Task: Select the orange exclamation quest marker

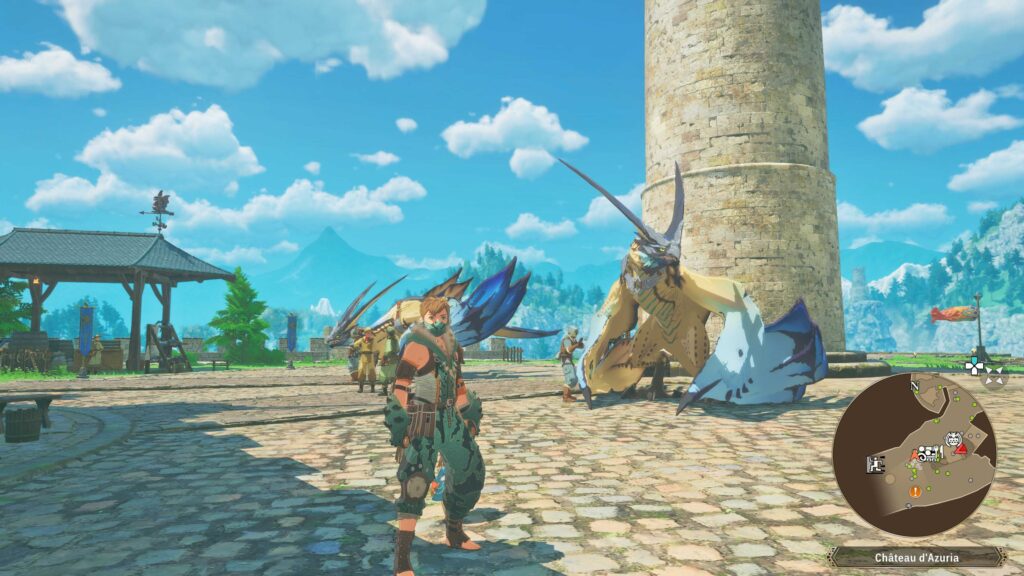Action: coord(914,491)
